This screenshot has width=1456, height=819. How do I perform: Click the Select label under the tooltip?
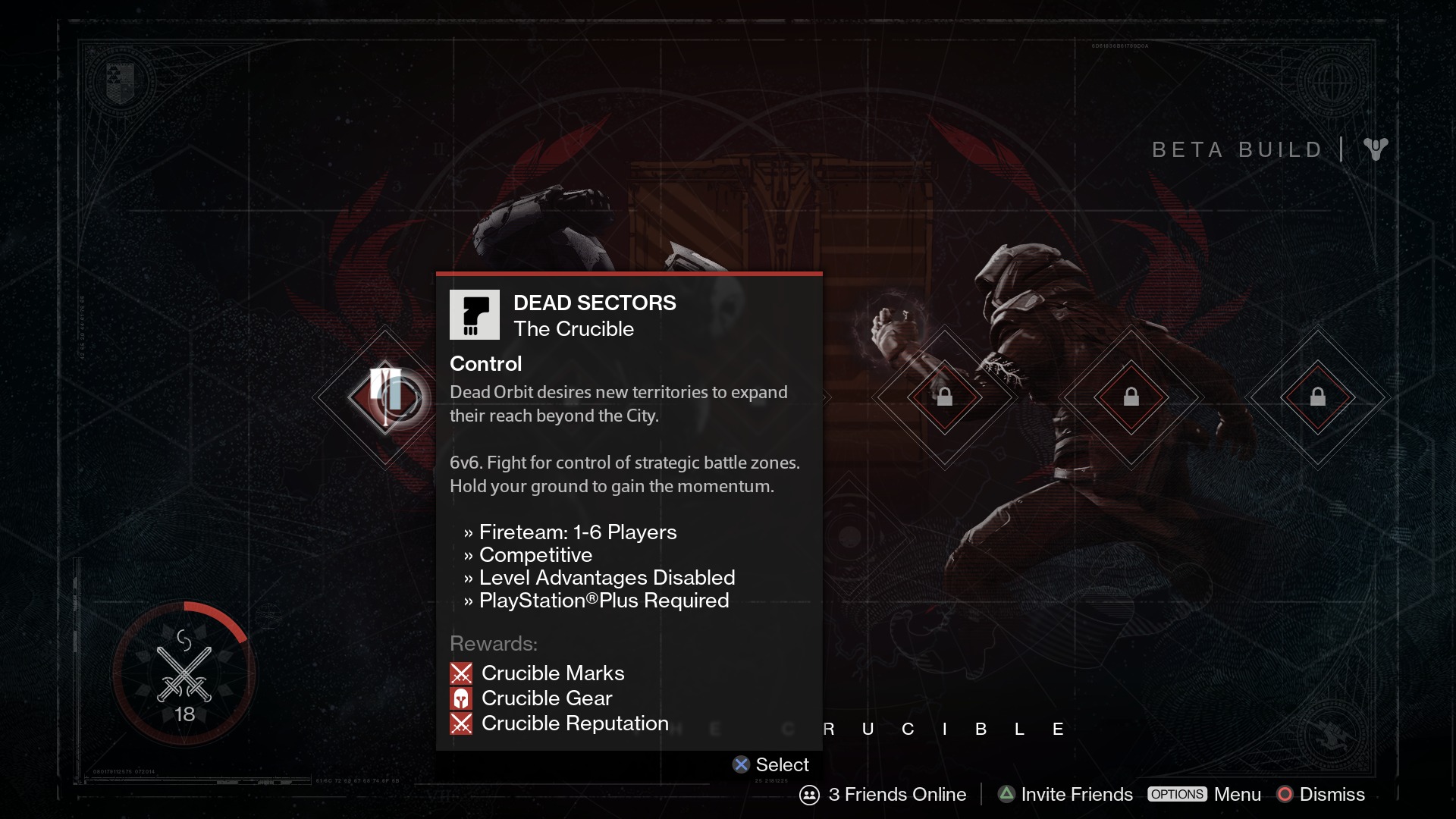[x=771, y=764]
